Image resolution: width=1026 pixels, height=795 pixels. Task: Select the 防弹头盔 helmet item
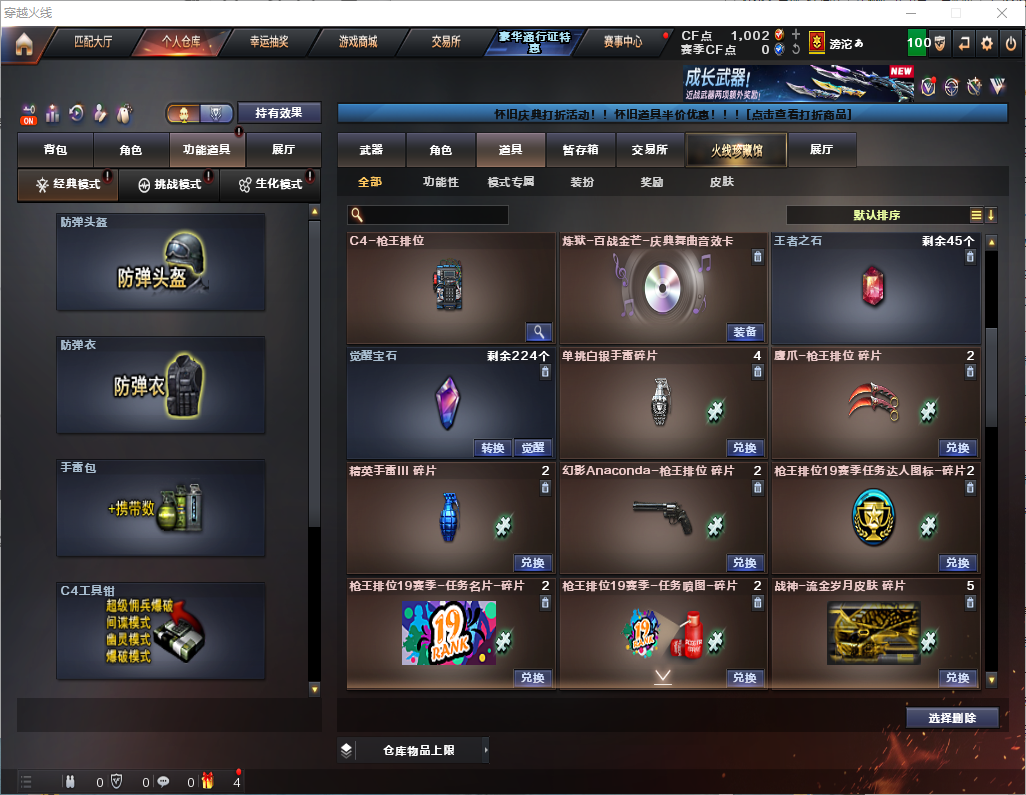point(161,262)
